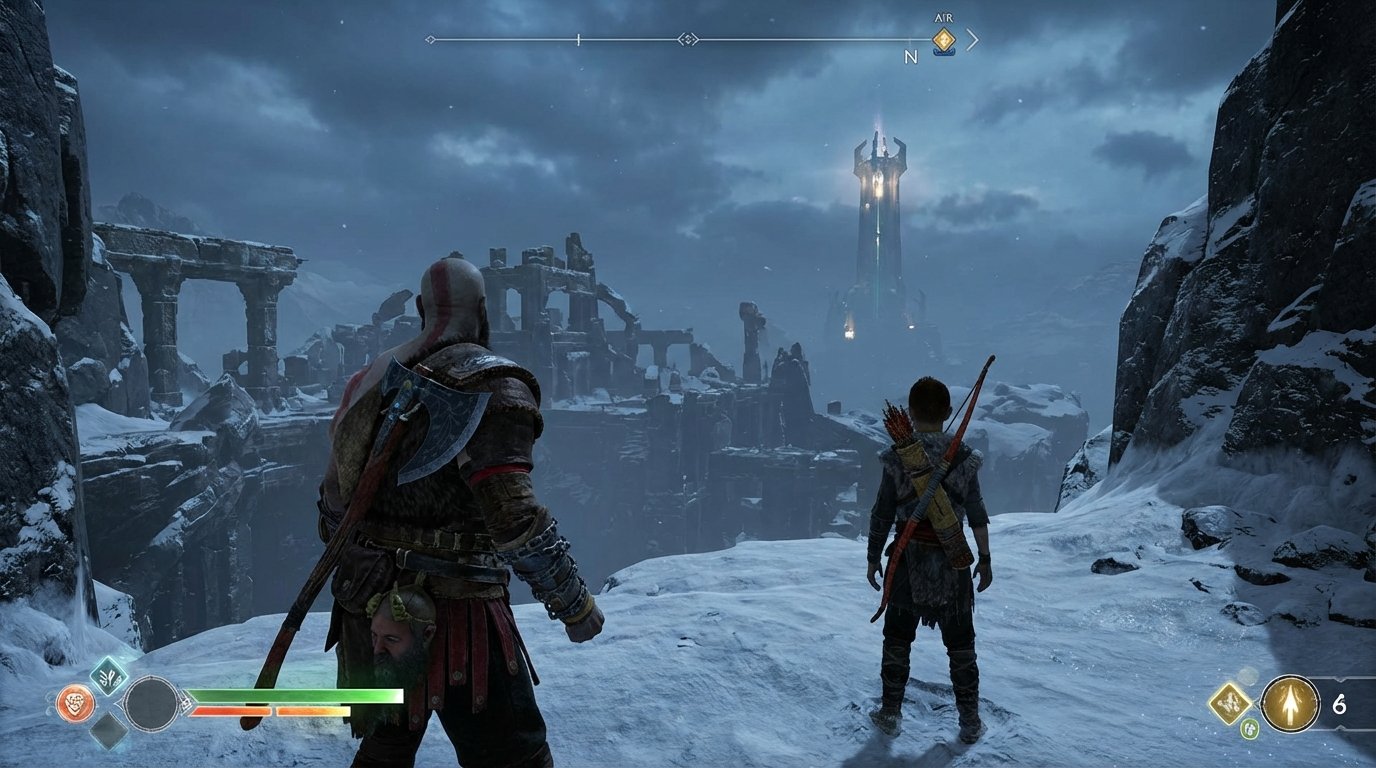
Task: Click the AIR objective text label
Action: pyautogui.click(x=945, y=17)
